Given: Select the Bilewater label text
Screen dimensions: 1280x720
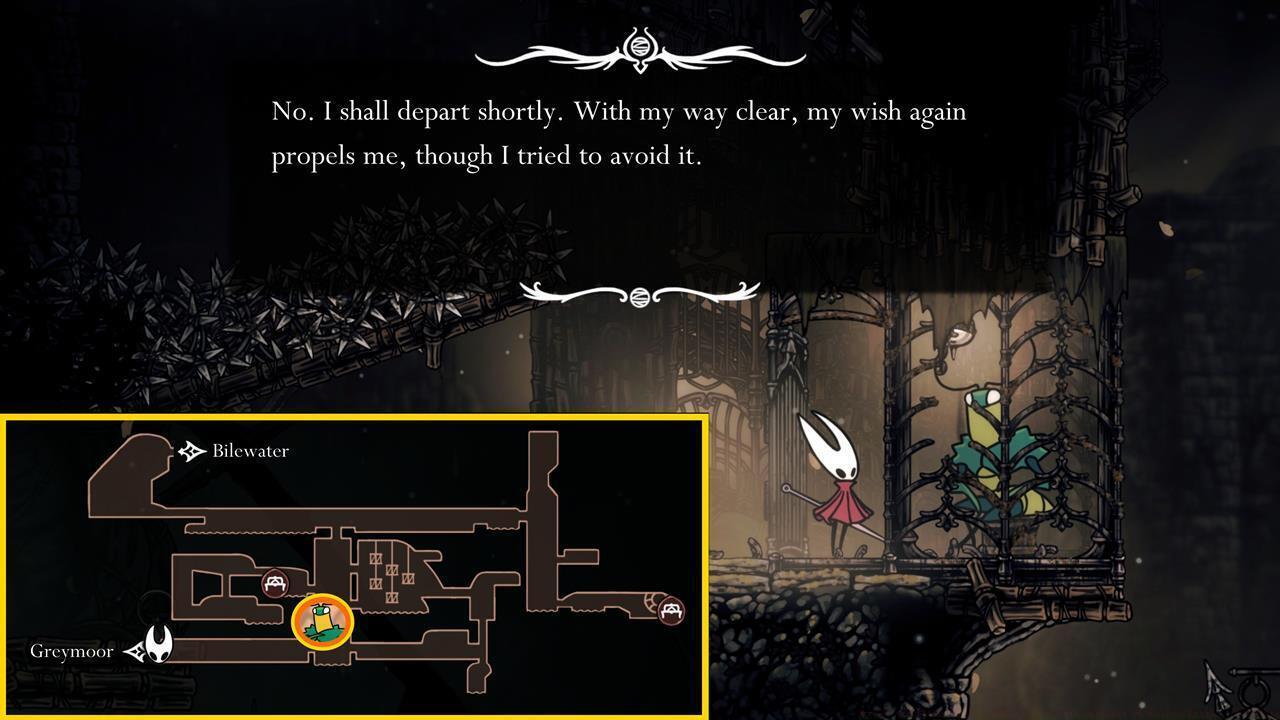Looking at the screenshot, I should tap(252, 451).
